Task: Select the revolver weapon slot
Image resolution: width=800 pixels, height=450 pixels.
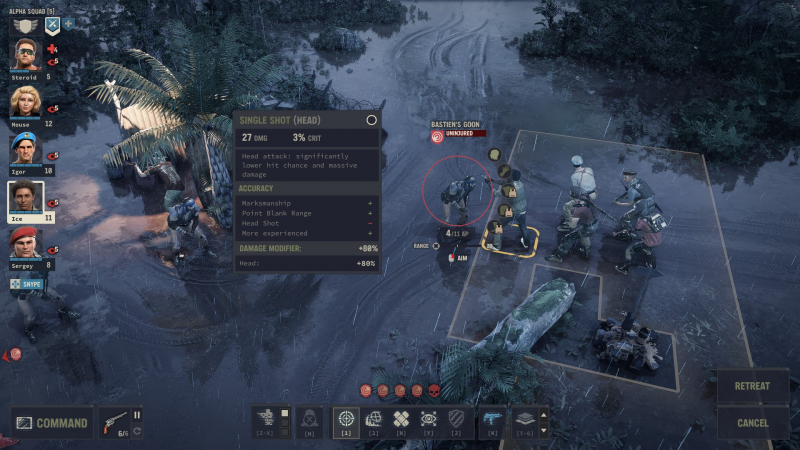Action: (116, 422)
